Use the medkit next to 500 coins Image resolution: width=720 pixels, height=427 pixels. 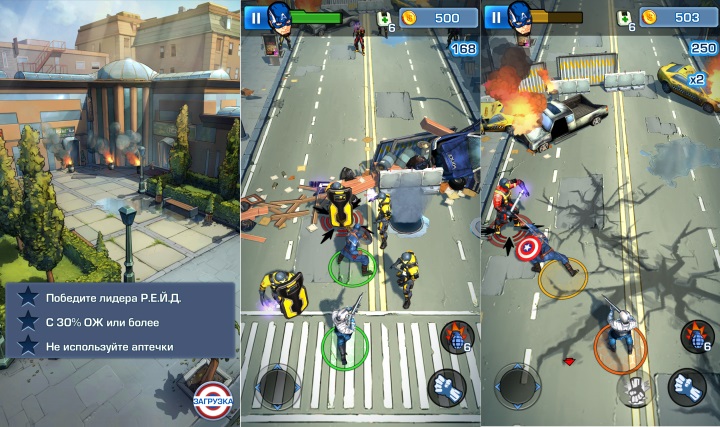386,20
